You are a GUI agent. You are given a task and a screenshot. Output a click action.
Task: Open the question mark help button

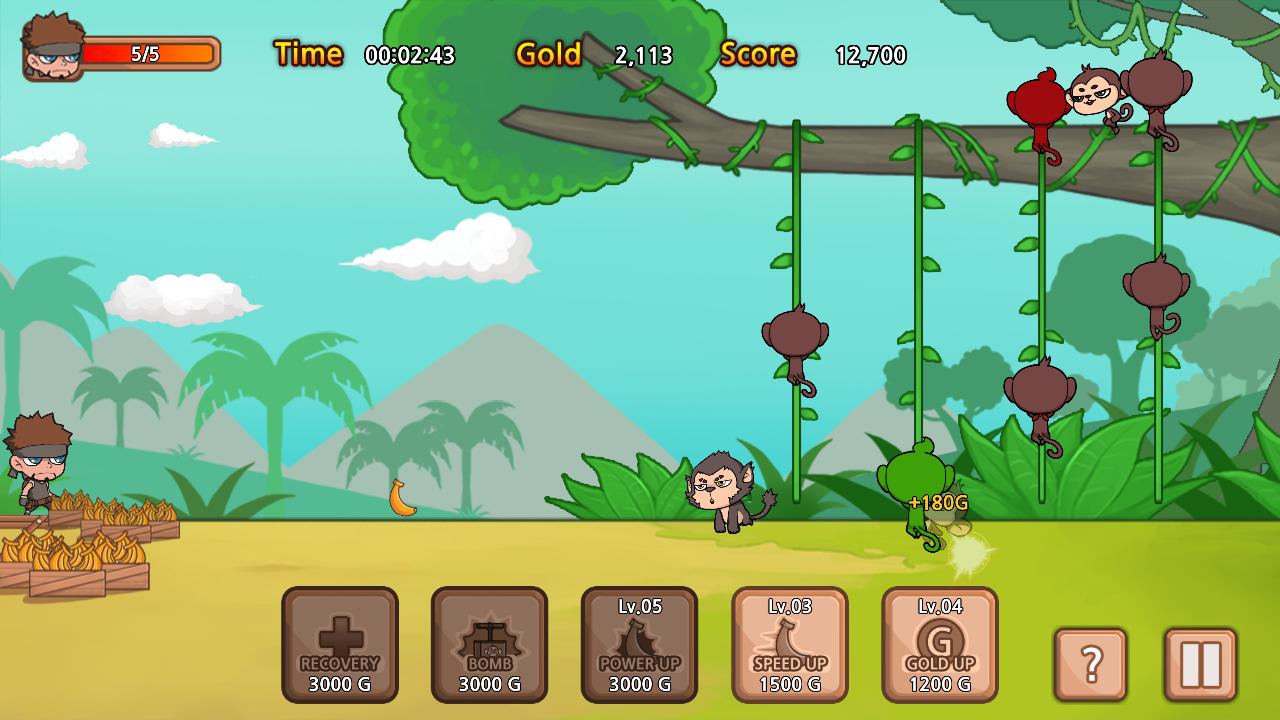pyautogui.click(x=1091, y=664)
